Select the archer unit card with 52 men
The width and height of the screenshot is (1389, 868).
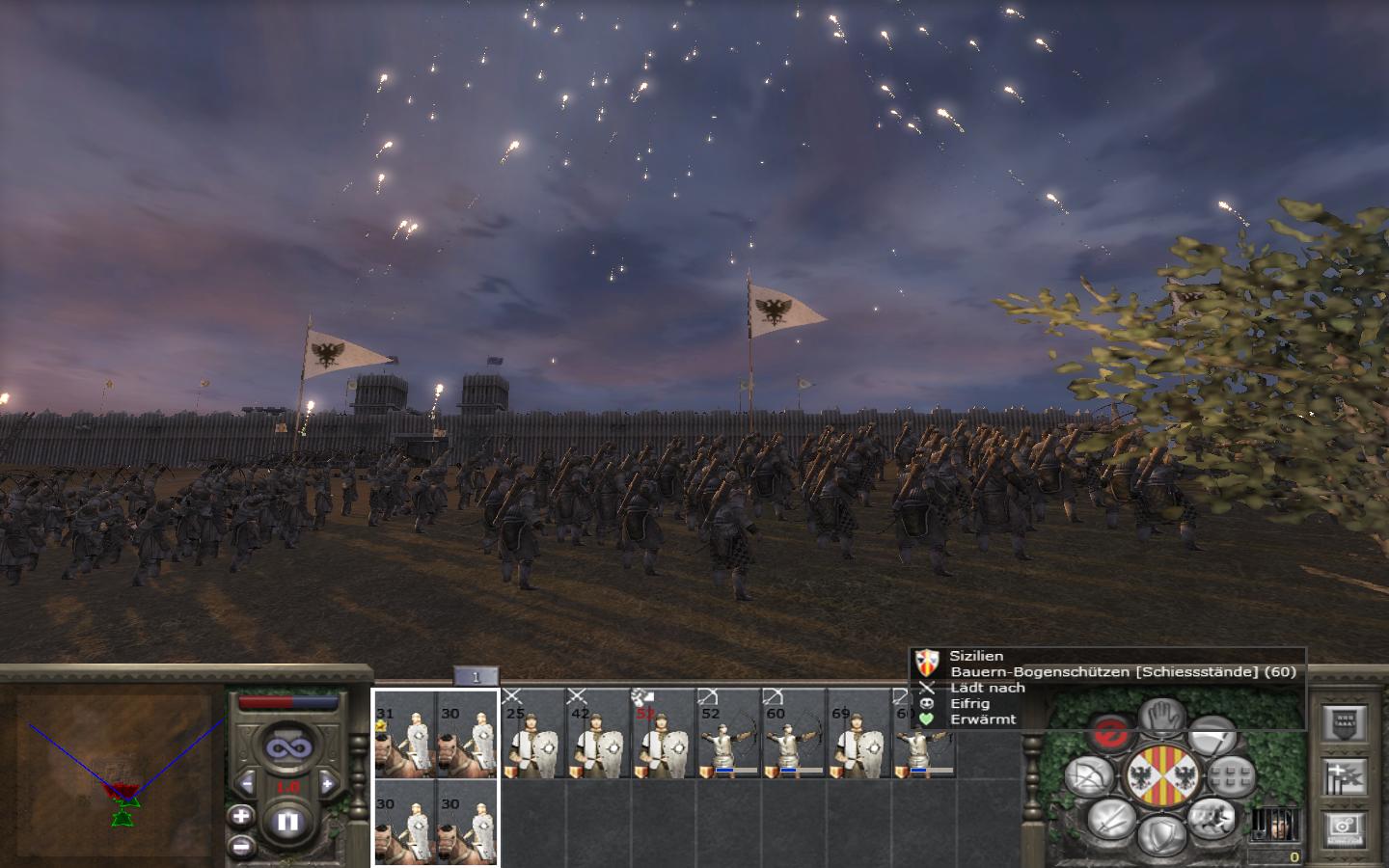[x=727, y=737]
